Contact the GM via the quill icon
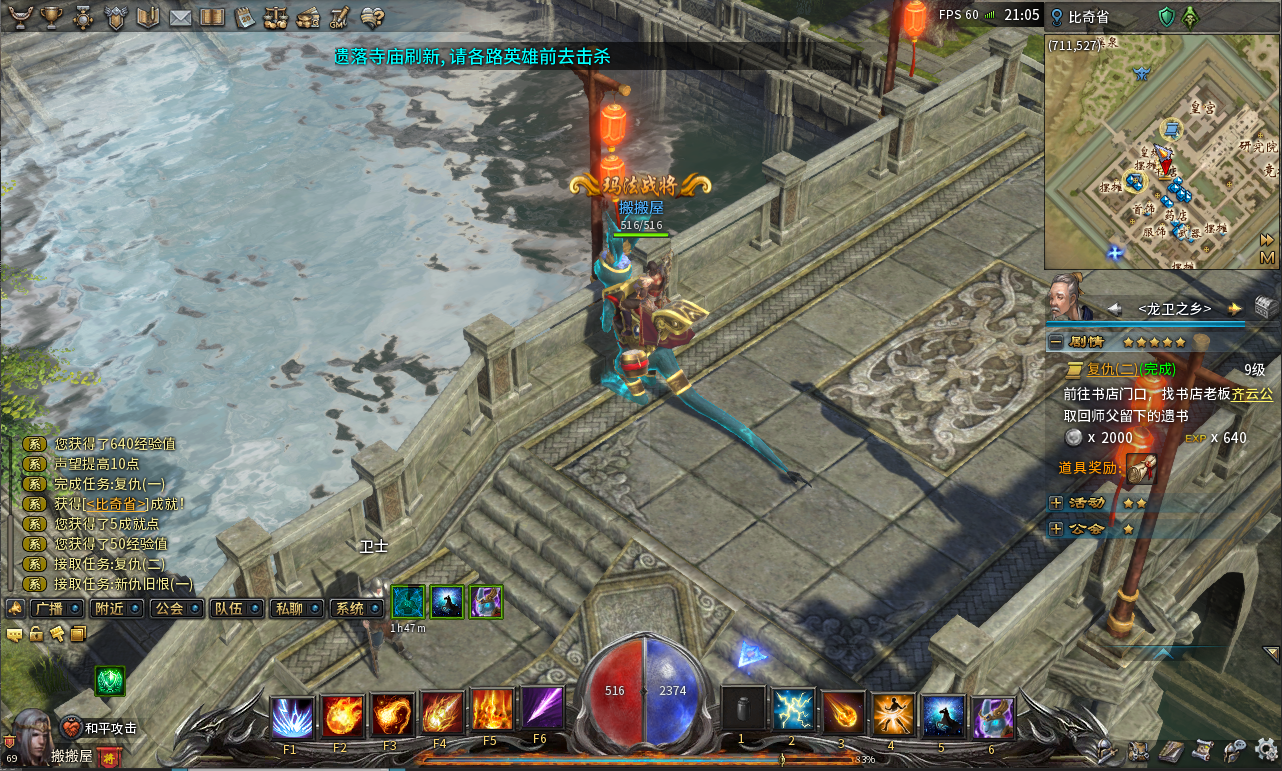The width and height of the screenshot is (1282, 771). 339,17
